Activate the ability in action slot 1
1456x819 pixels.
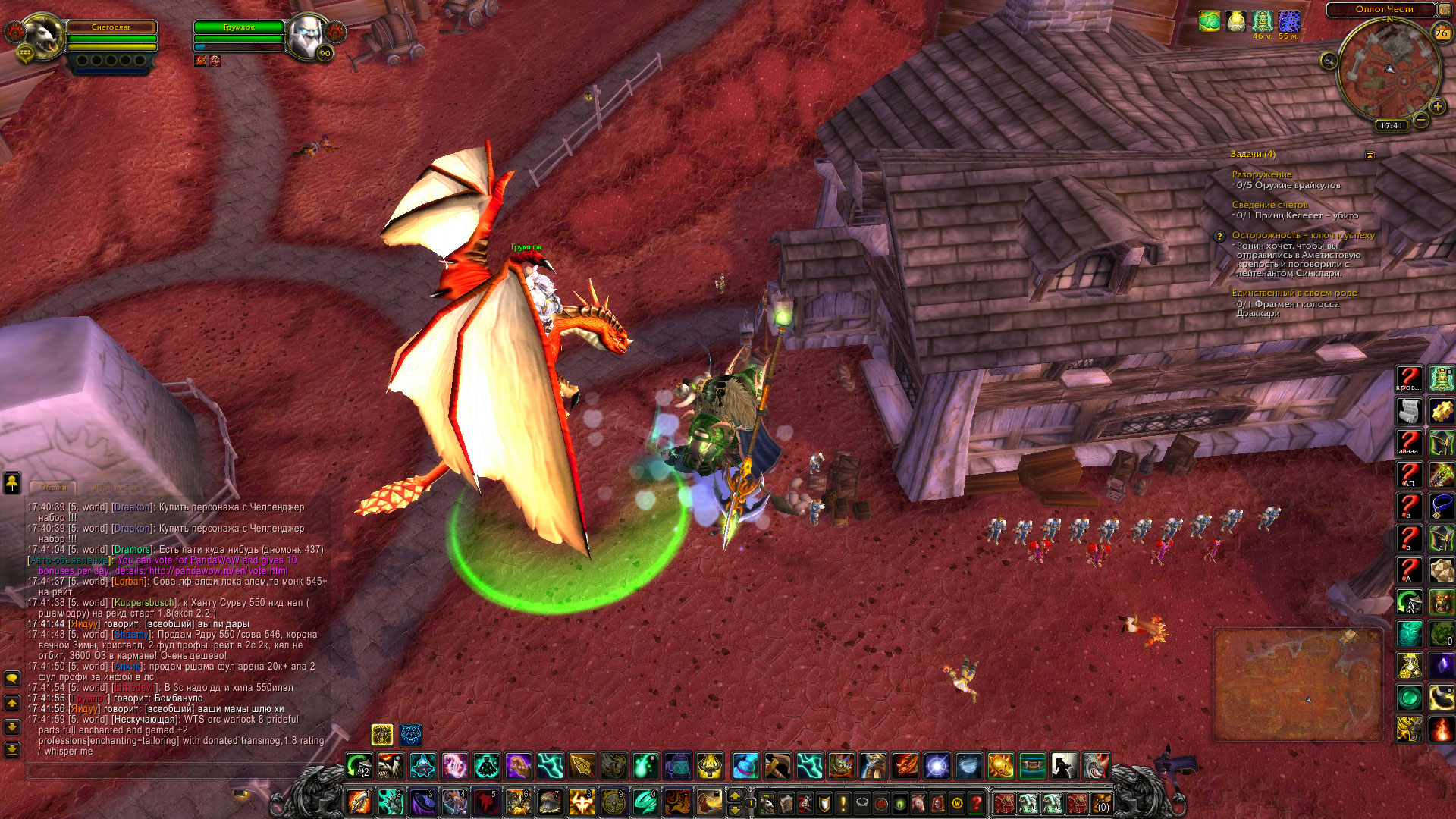(359, 802)
